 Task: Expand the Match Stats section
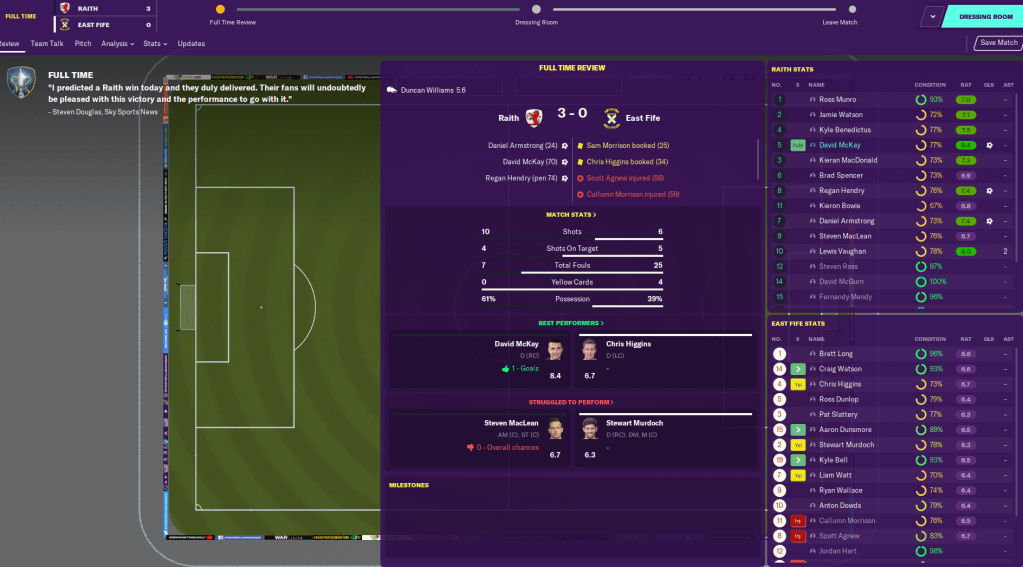pyautogui.click(x=571, y=214)
